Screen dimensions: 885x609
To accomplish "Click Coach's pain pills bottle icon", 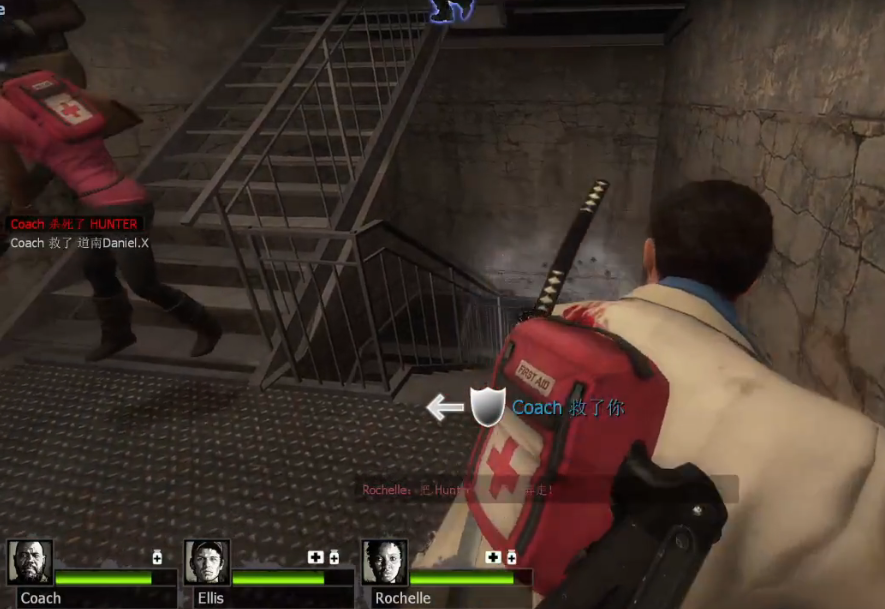I will [157, 557].
